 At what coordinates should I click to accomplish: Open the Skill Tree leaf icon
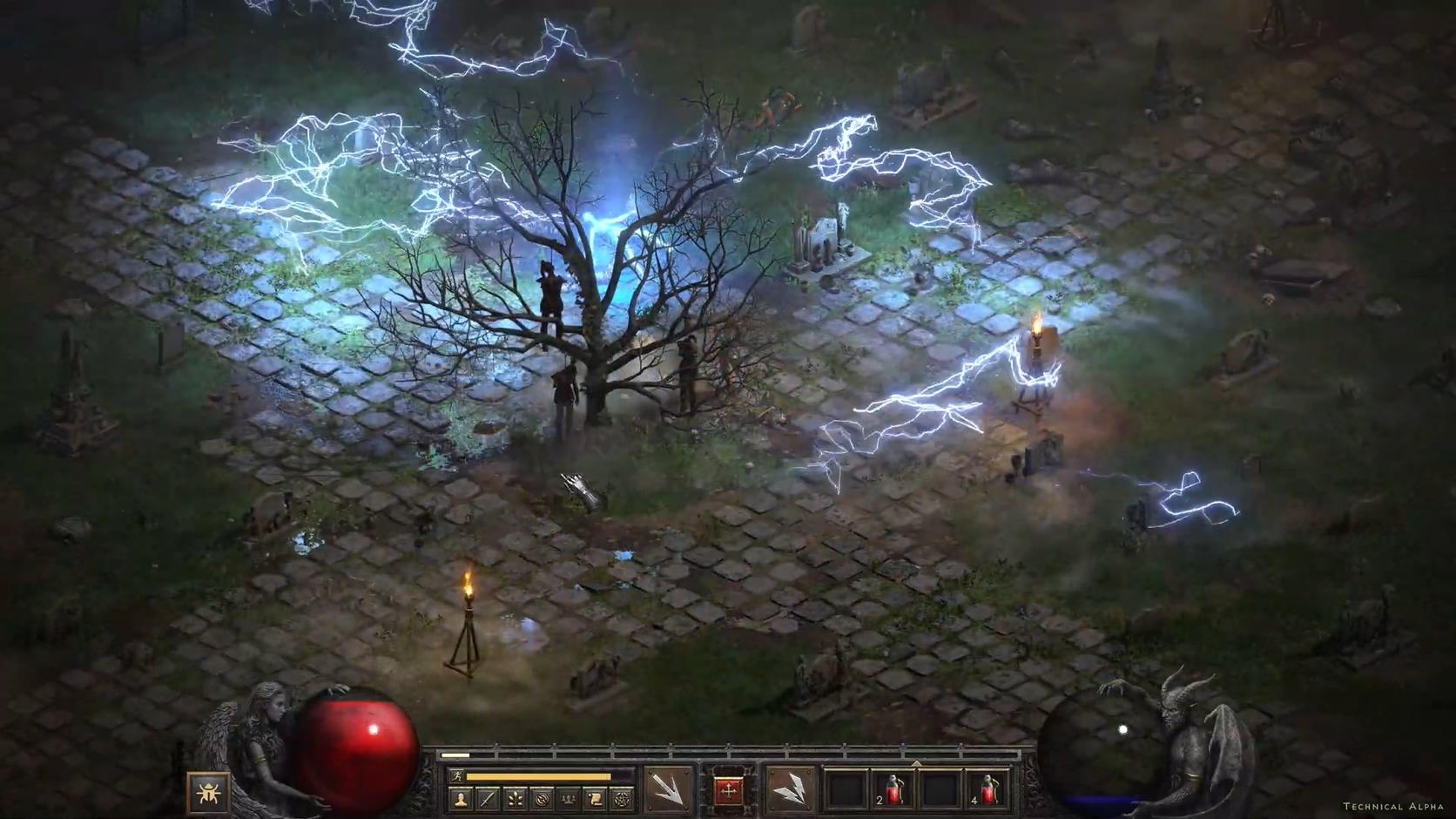tap(516, 800)
